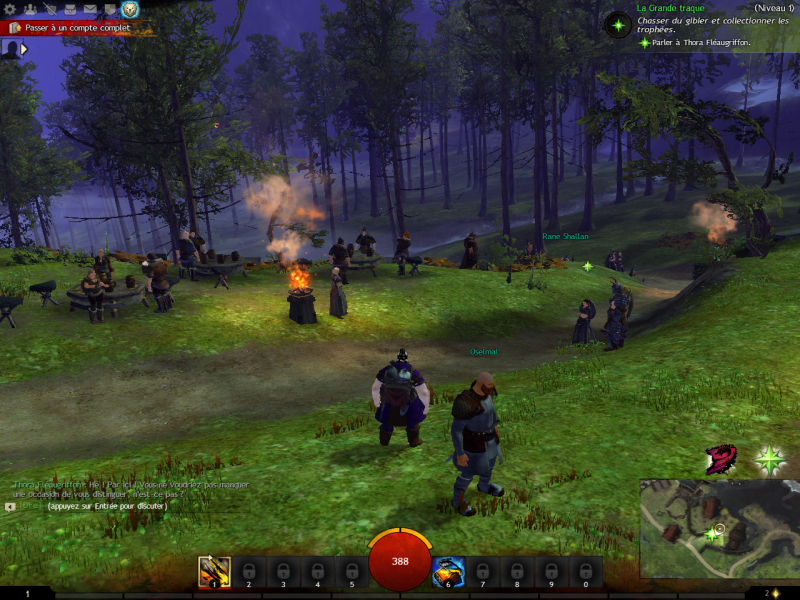Select the green star marker on minimap
The width and height of the screenshot is (800, 600).
(x=711, y=535)
